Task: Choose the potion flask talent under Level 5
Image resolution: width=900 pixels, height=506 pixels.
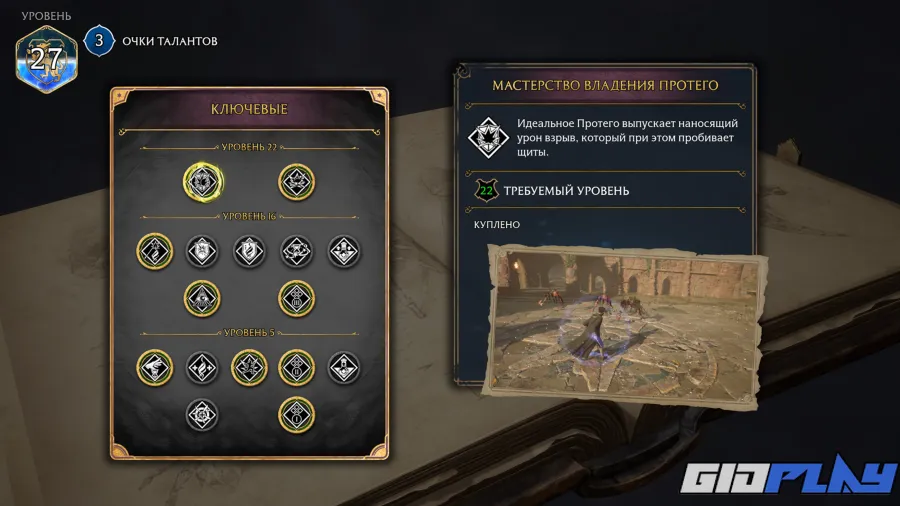Action: (x=344, y=366)
